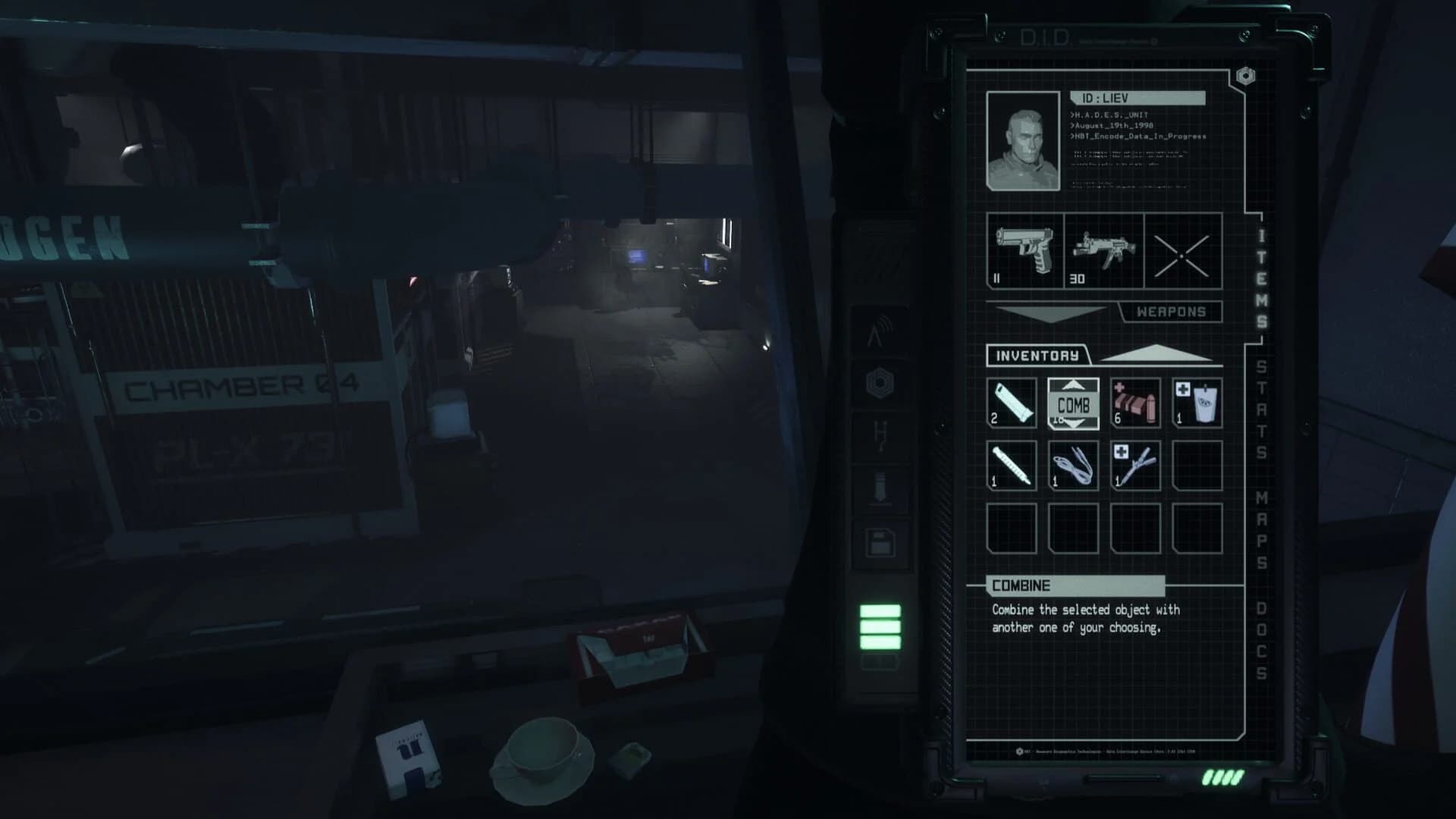Select the medical scissors item
Viewport: 1456px width, 819px height.
point(1135,465)
